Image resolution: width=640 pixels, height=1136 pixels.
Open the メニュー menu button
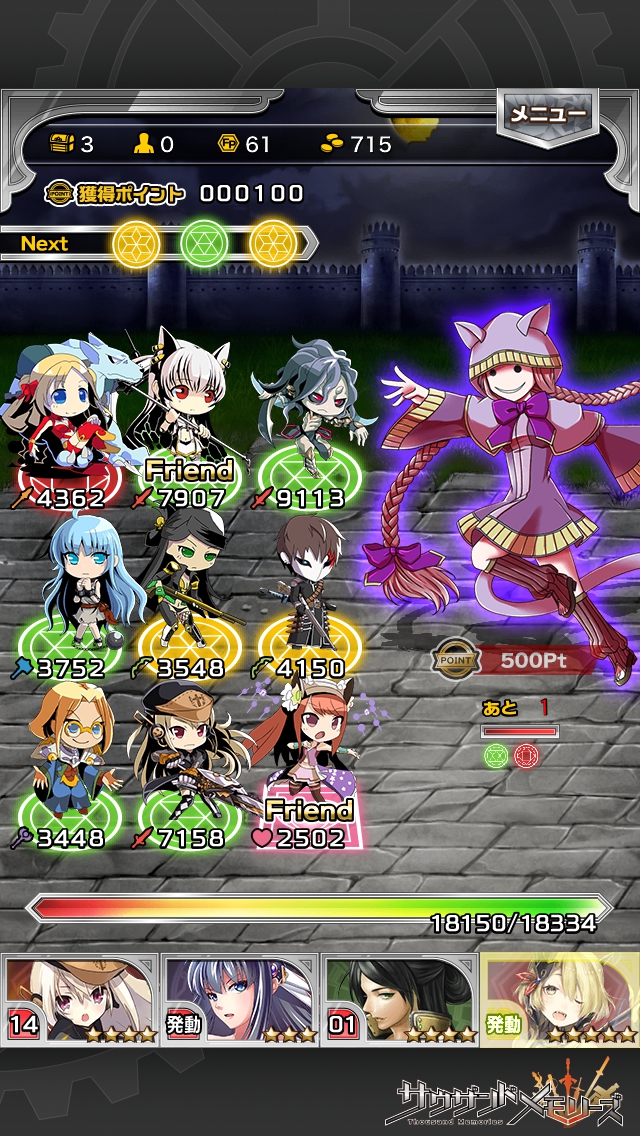(547, 116)
